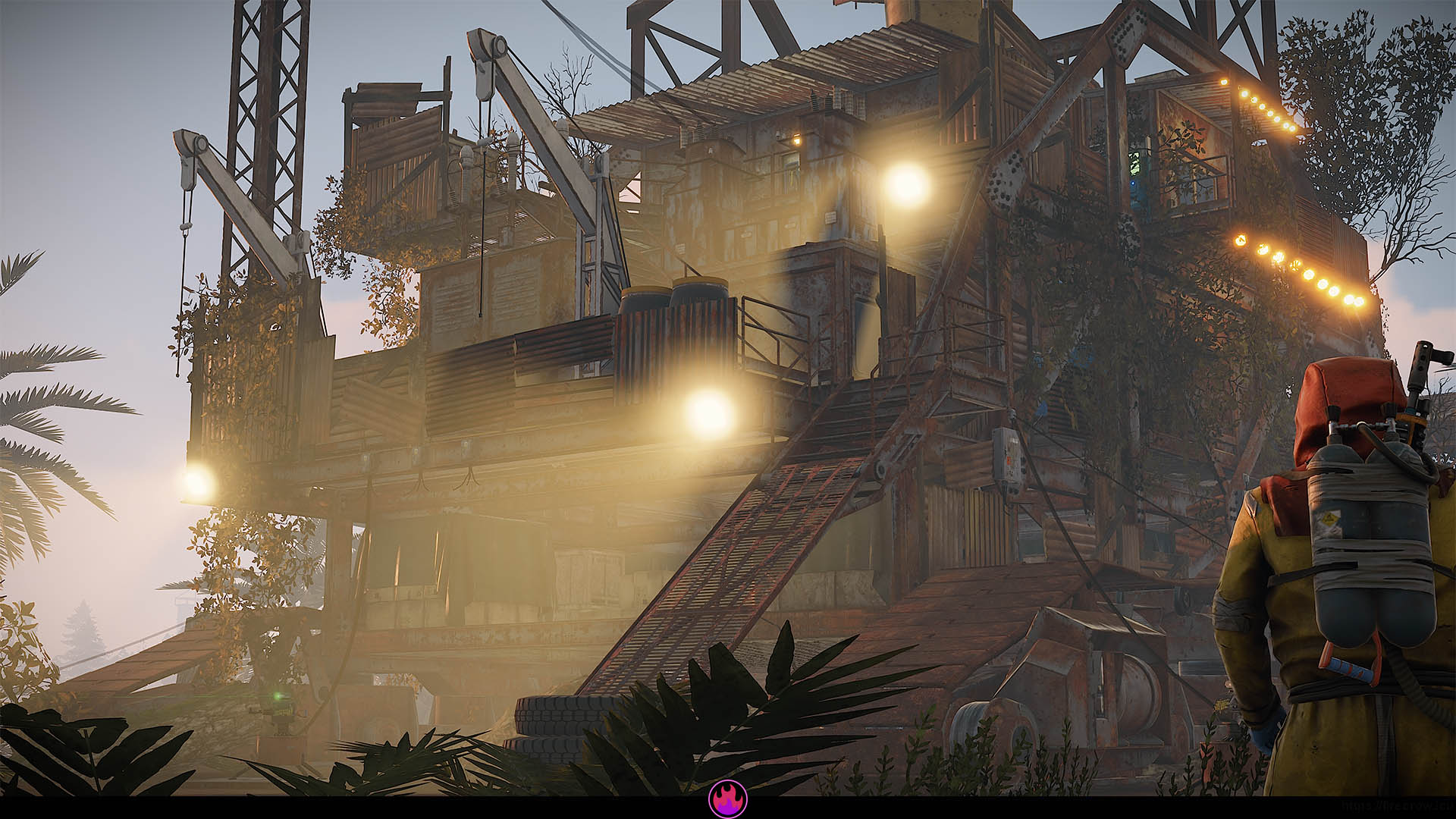Screen dimensions: 1456x819
Task: Click the pink flame logo icon
Action: [x=728, y=799]
